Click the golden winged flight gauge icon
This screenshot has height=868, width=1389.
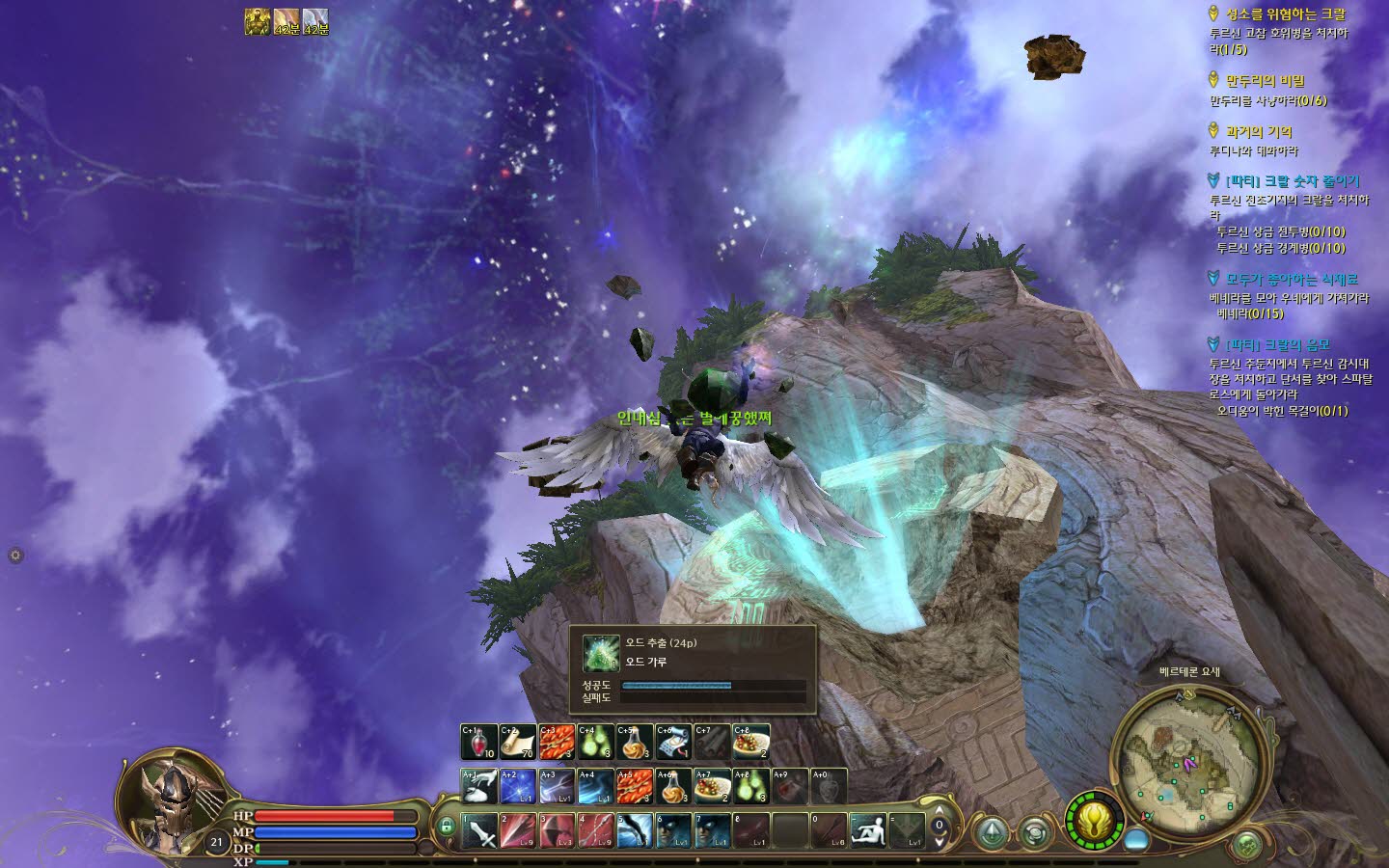[1094, 822]
